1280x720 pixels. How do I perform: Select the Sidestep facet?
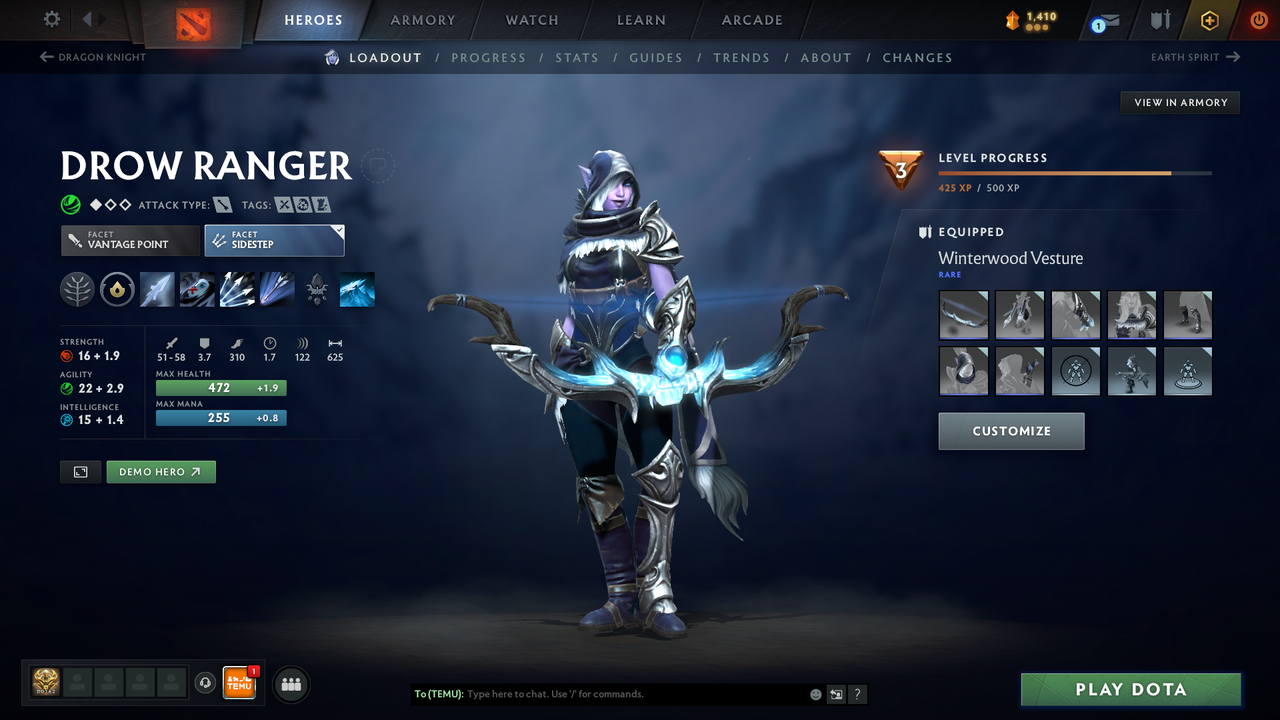274,240
